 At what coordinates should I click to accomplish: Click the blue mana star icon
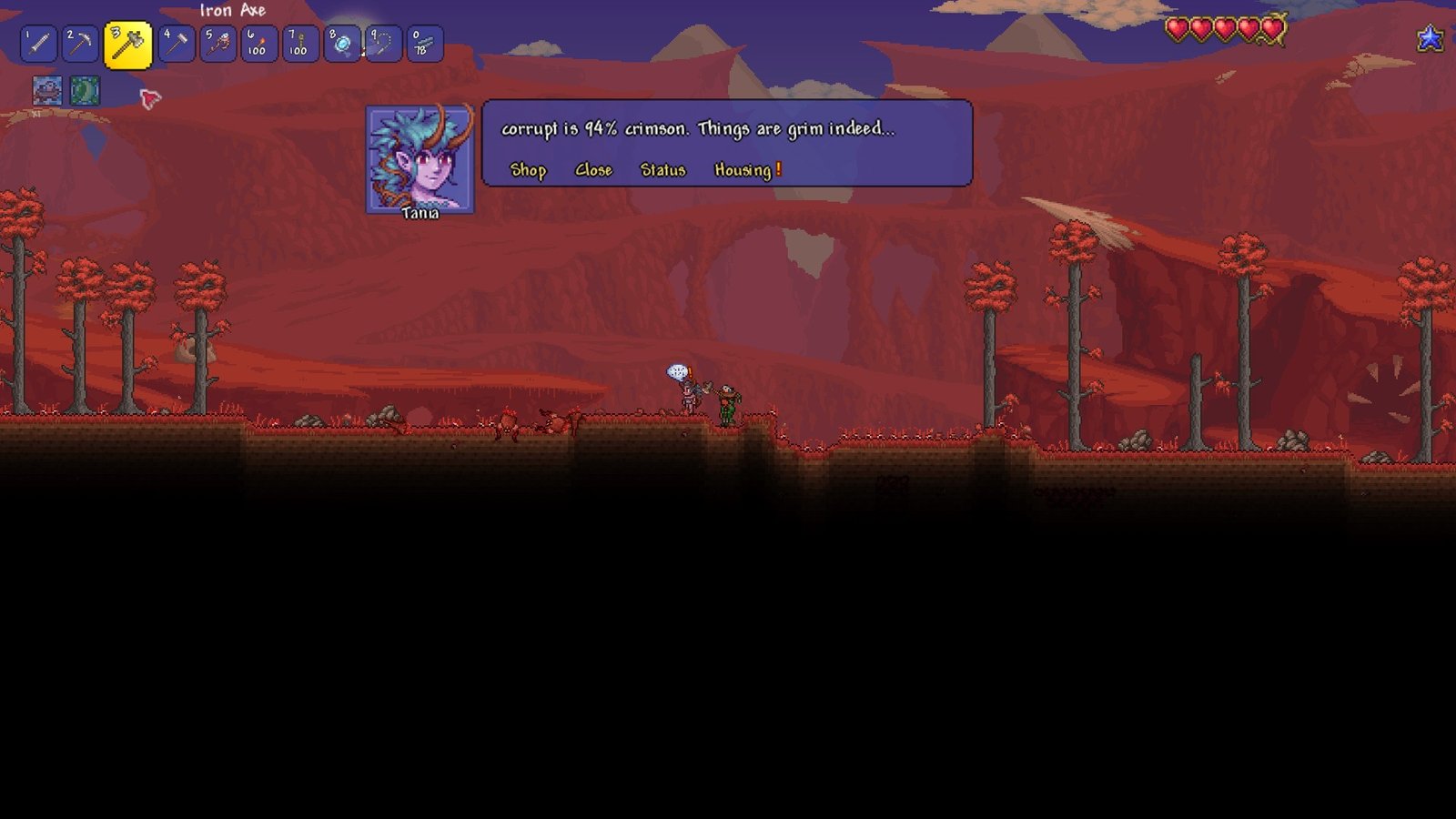coord(1431,38)
